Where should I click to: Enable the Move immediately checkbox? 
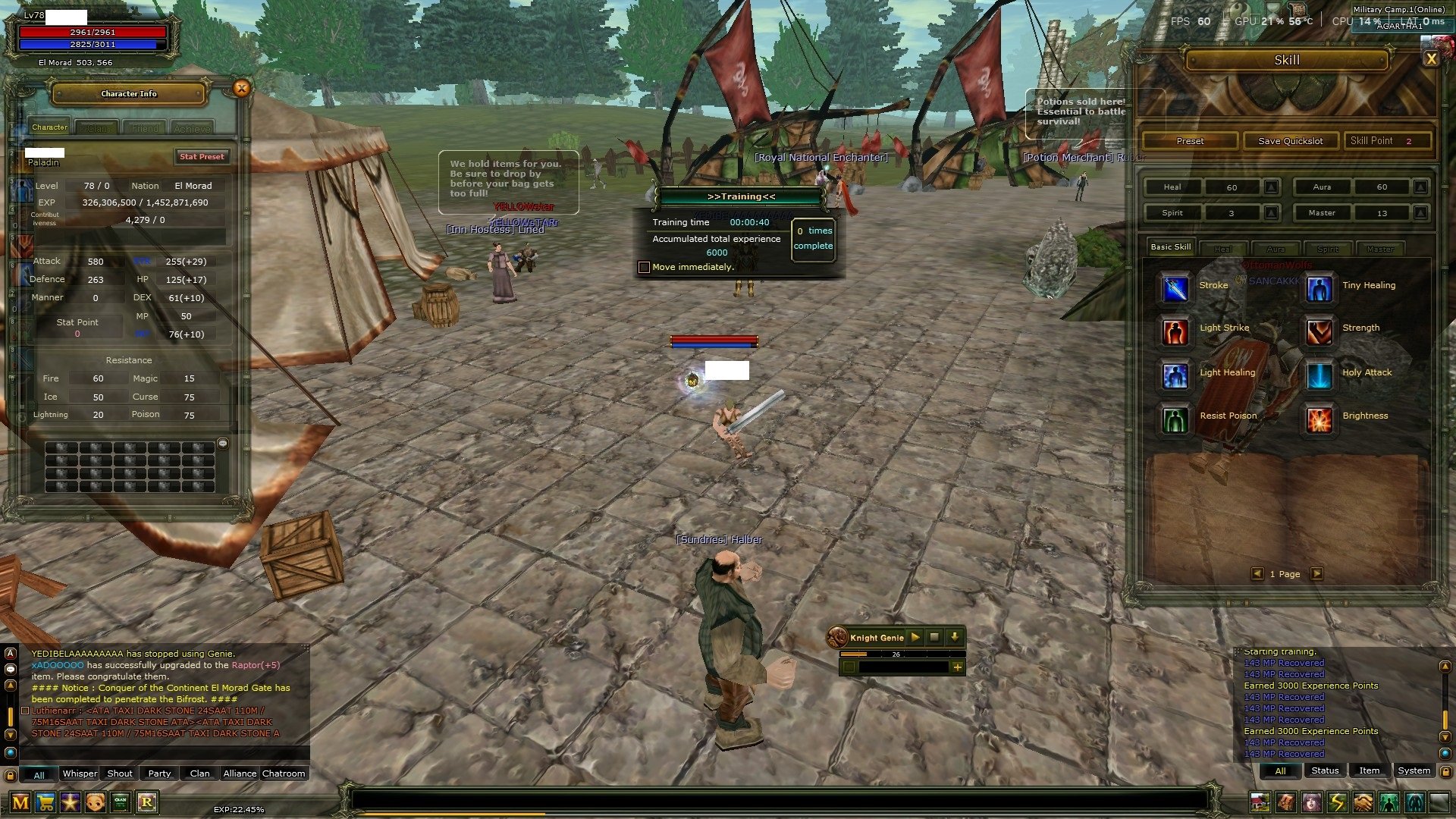644,267
